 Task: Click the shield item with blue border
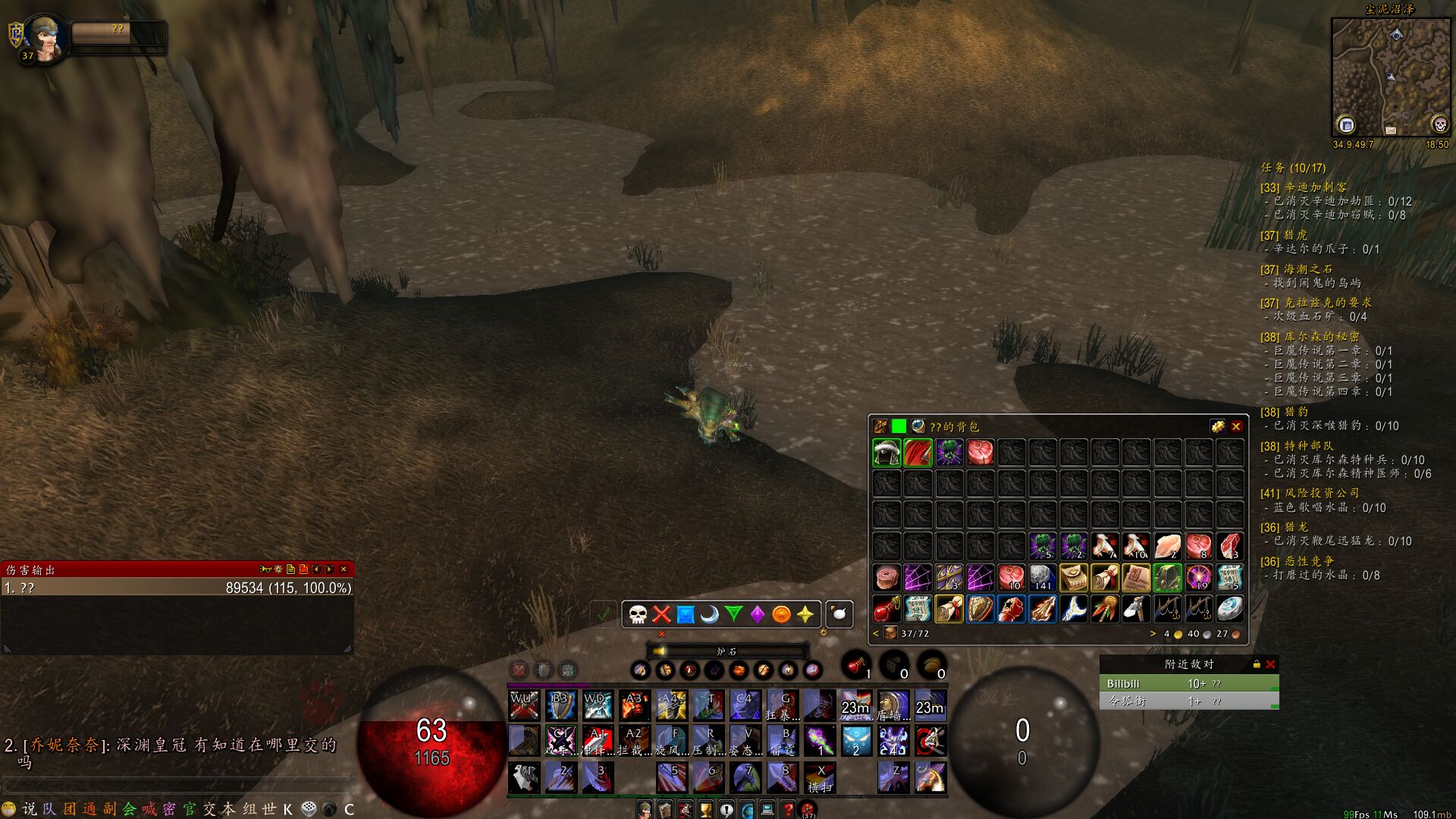[x=979, y=609]
